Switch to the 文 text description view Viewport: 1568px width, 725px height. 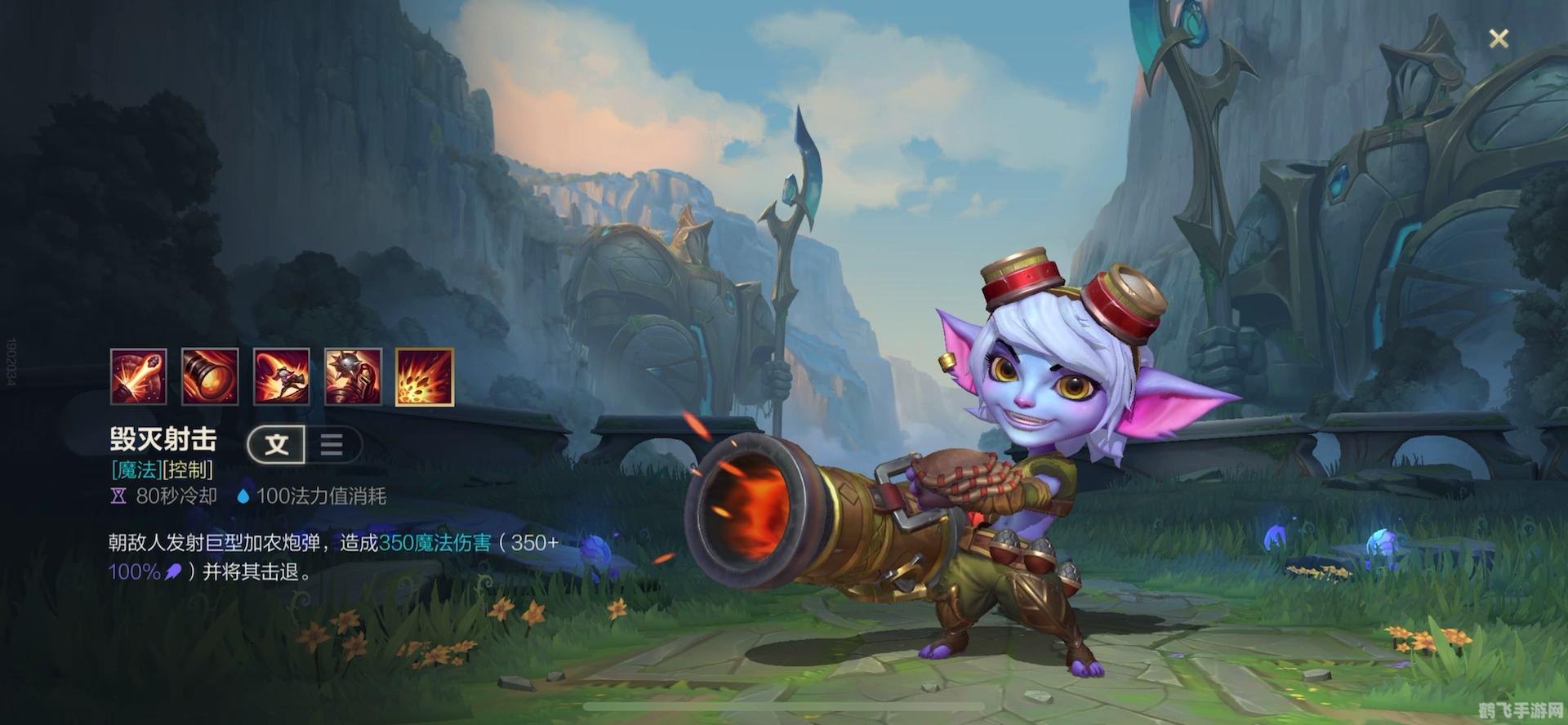click(x=277, y=444)
